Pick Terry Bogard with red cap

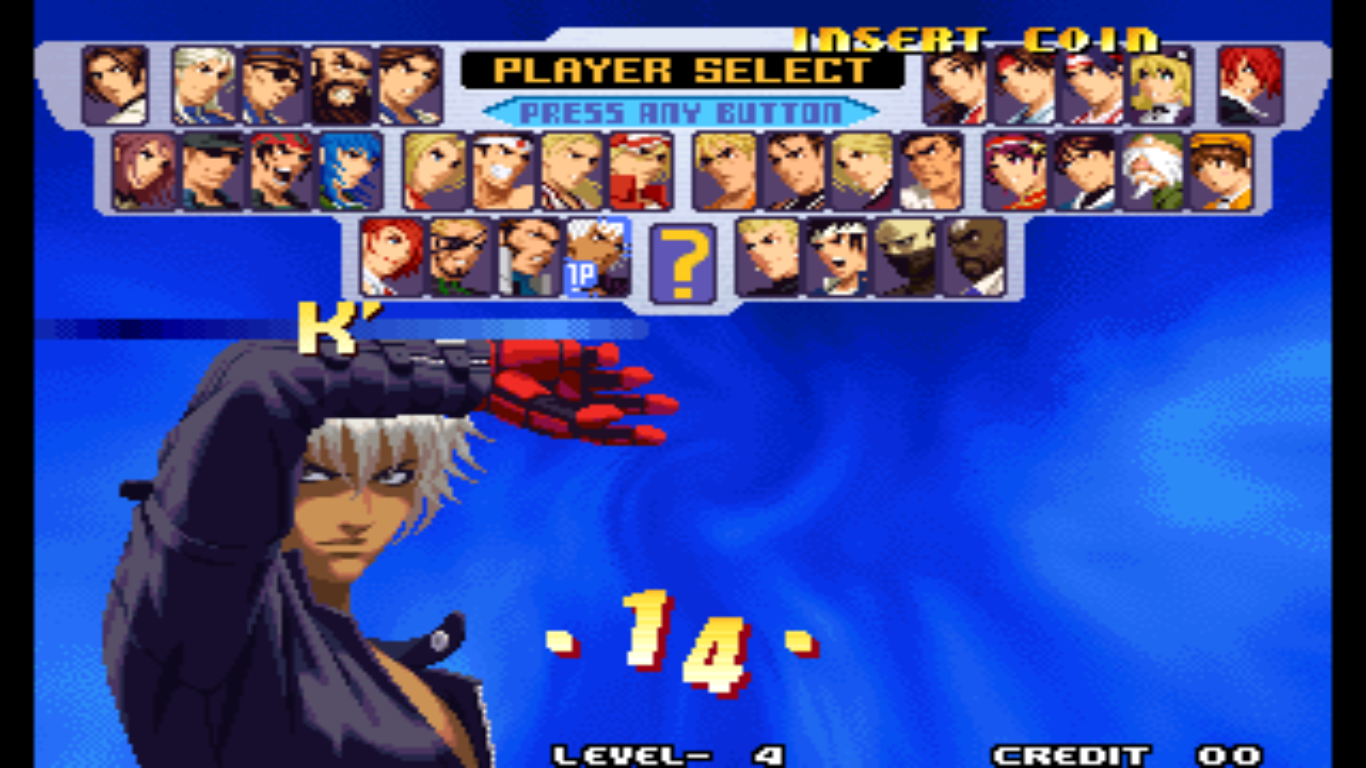coord(640,171)
